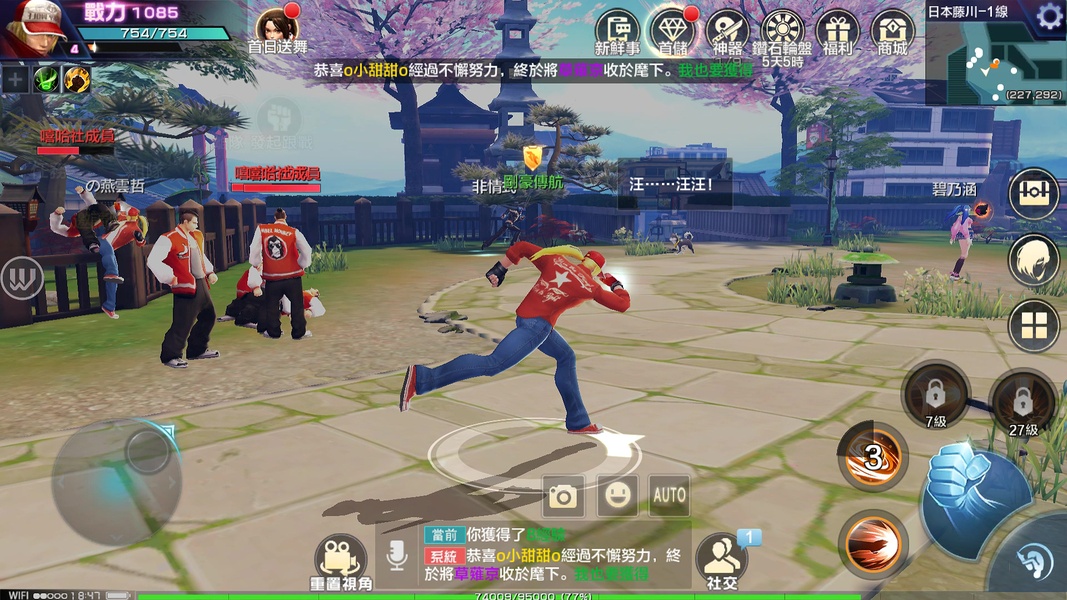
Task: Open the 商城 shop
Action: (892, 31)
